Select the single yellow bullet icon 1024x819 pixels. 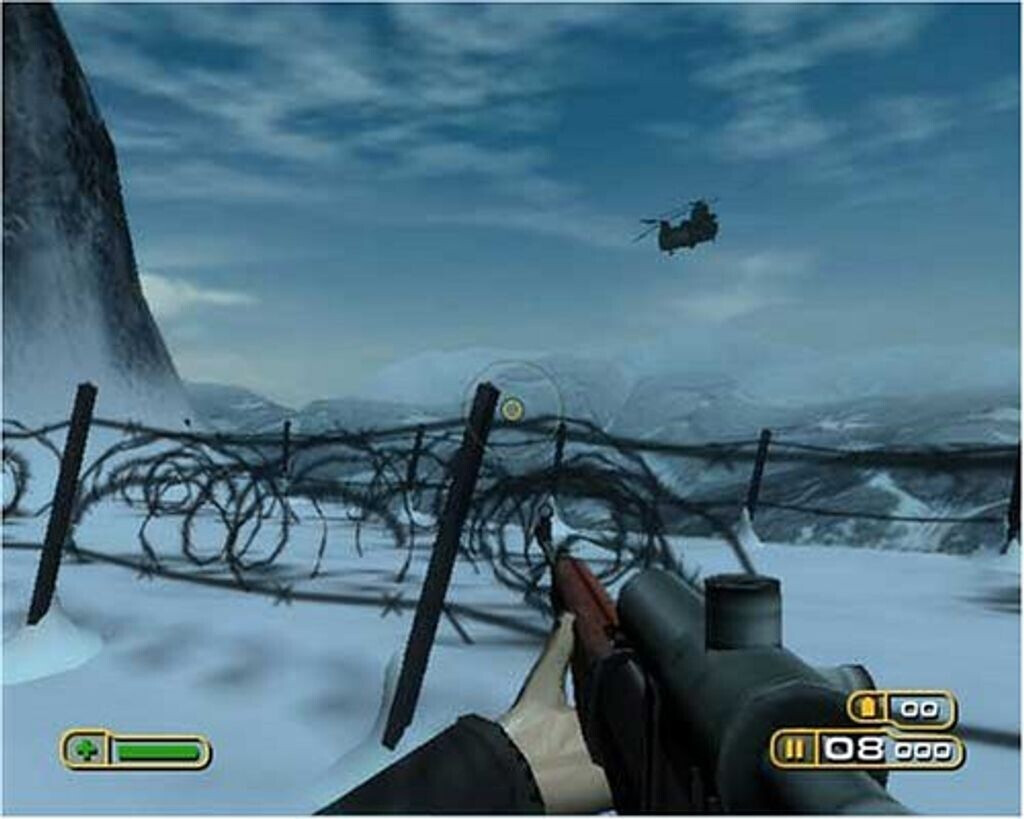pos(867,708)
